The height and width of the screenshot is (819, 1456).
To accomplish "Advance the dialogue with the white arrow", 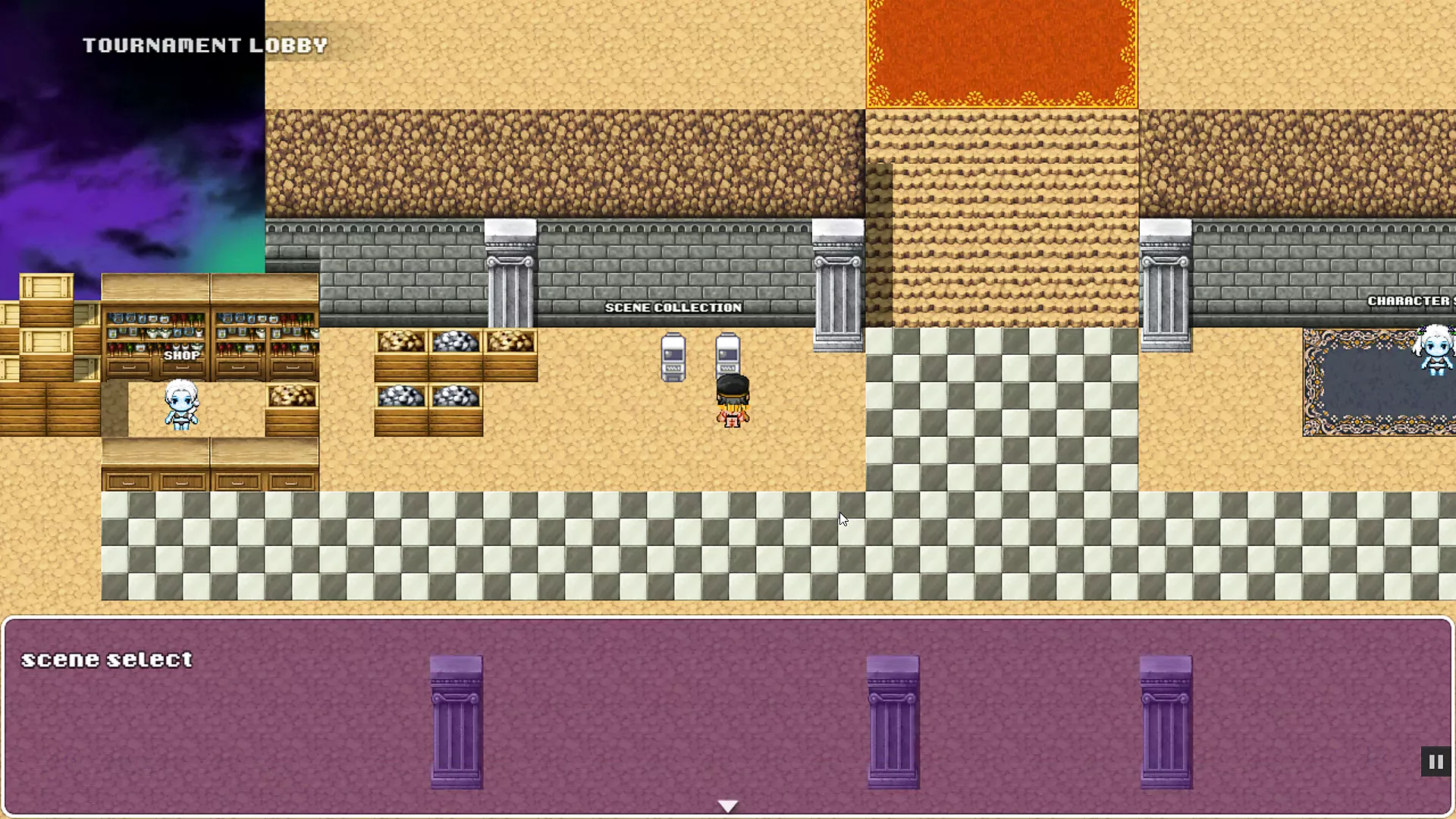I will point(727,805).
